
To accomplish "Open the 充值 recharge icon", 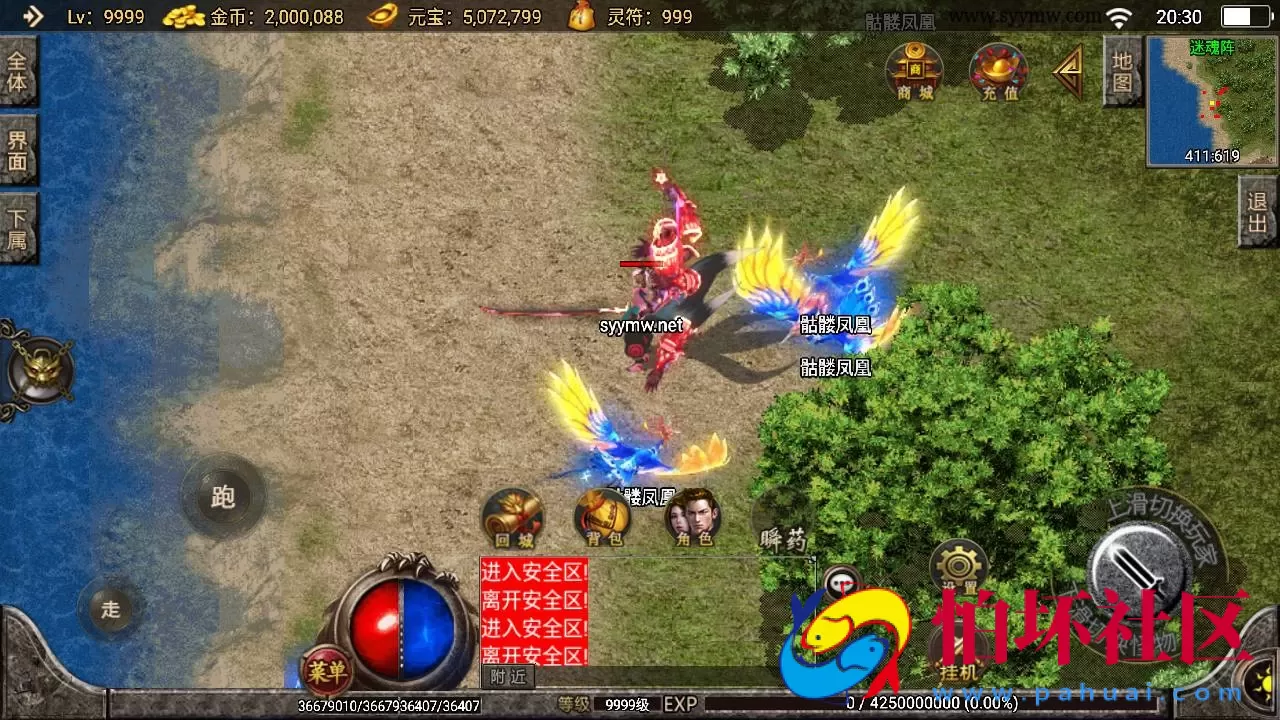I will [x=997, y=72].
